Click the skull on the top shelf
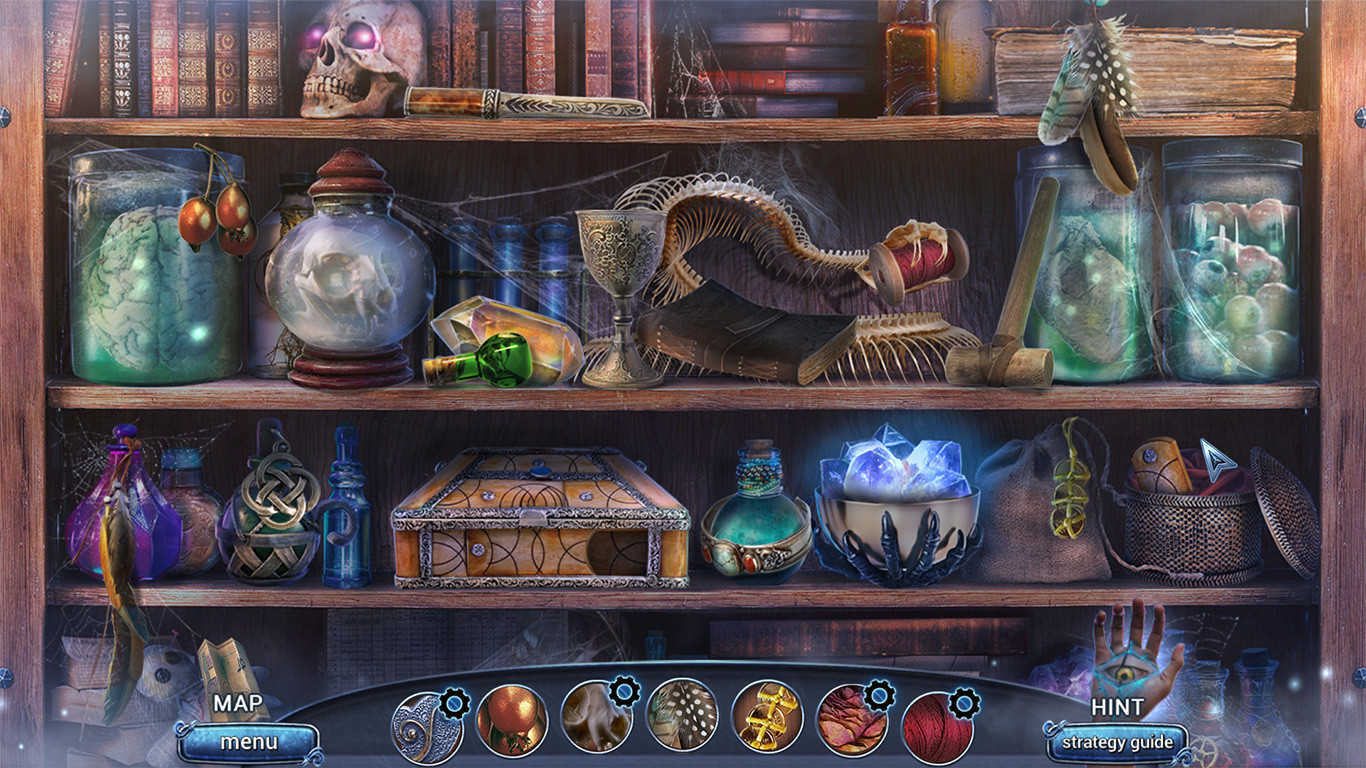 point(348,55)
